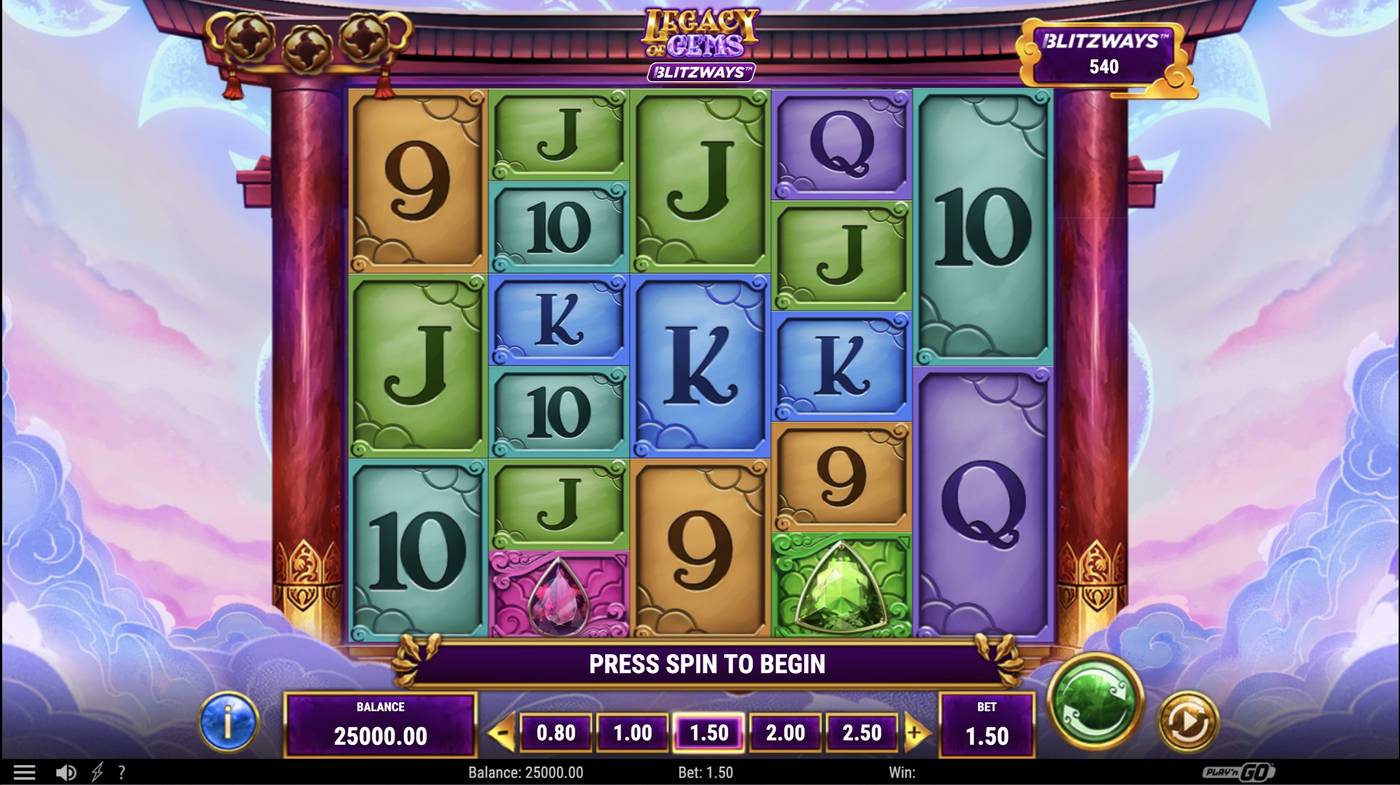Toggle game sound with the speaker icon
The image size is (1400, 785).
click(66, 771)
